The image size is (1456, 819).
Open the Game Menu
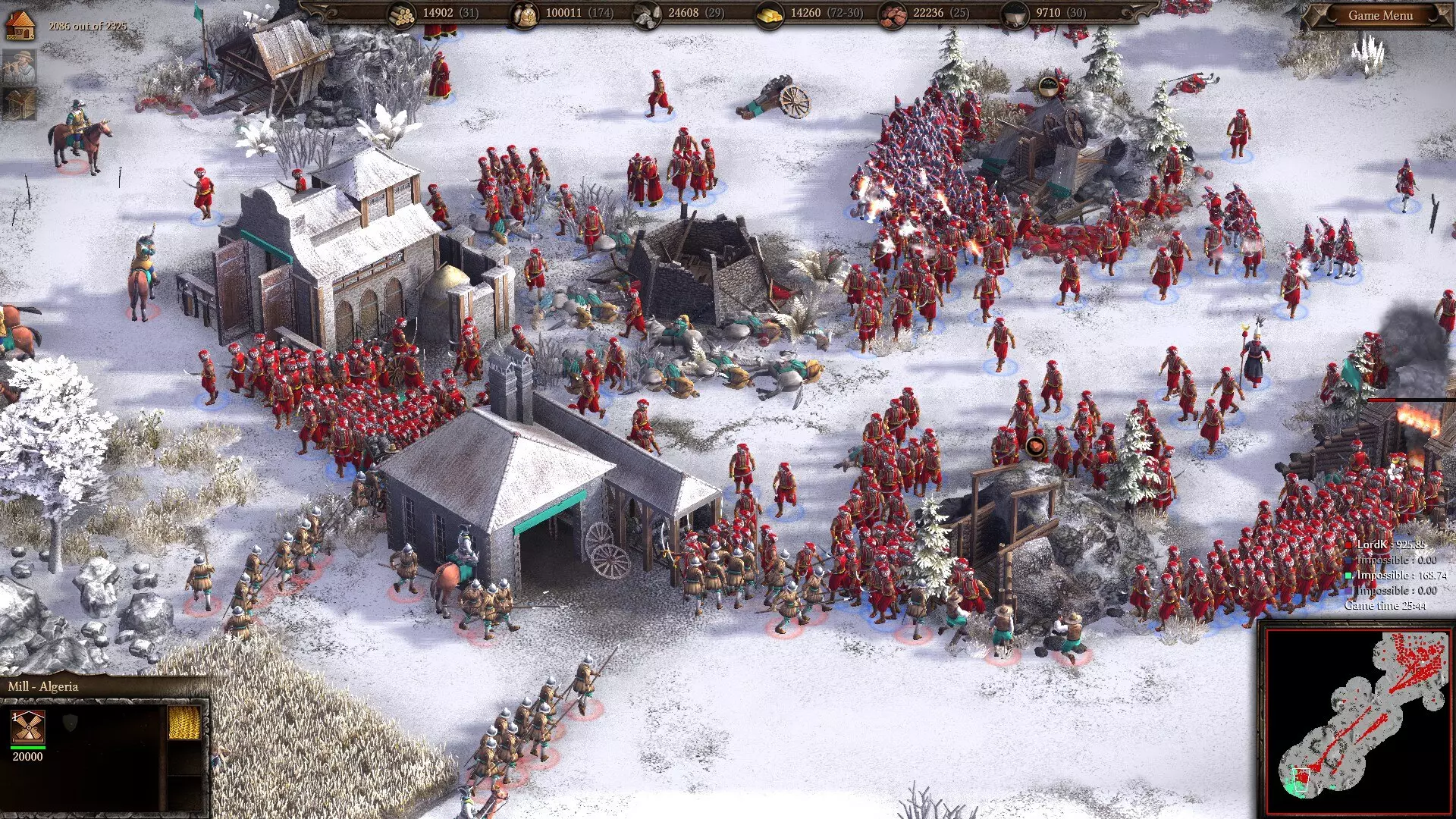click(x=1380, y=15)
